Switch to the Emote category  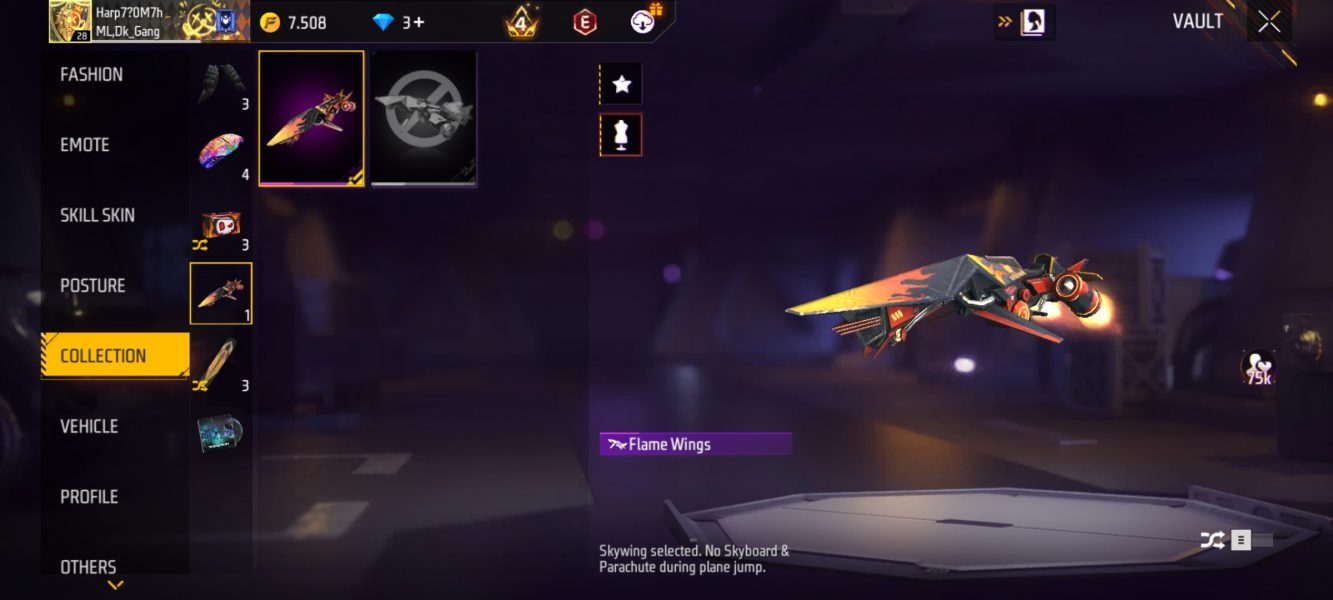pyautogui.click(x=85, y=145)
